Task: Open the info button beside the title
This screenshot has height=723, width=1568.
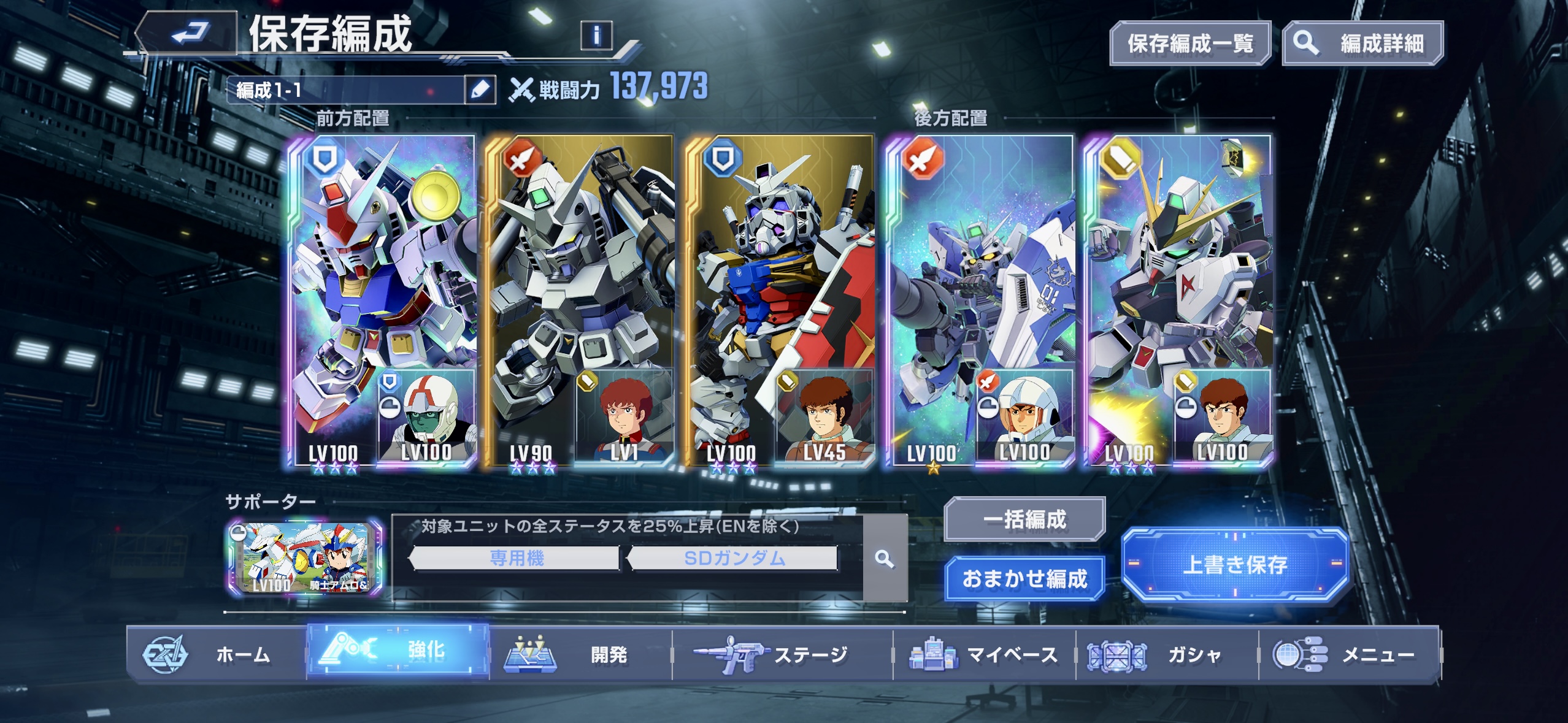Action: pyautogui.click(x=596, y=35)
